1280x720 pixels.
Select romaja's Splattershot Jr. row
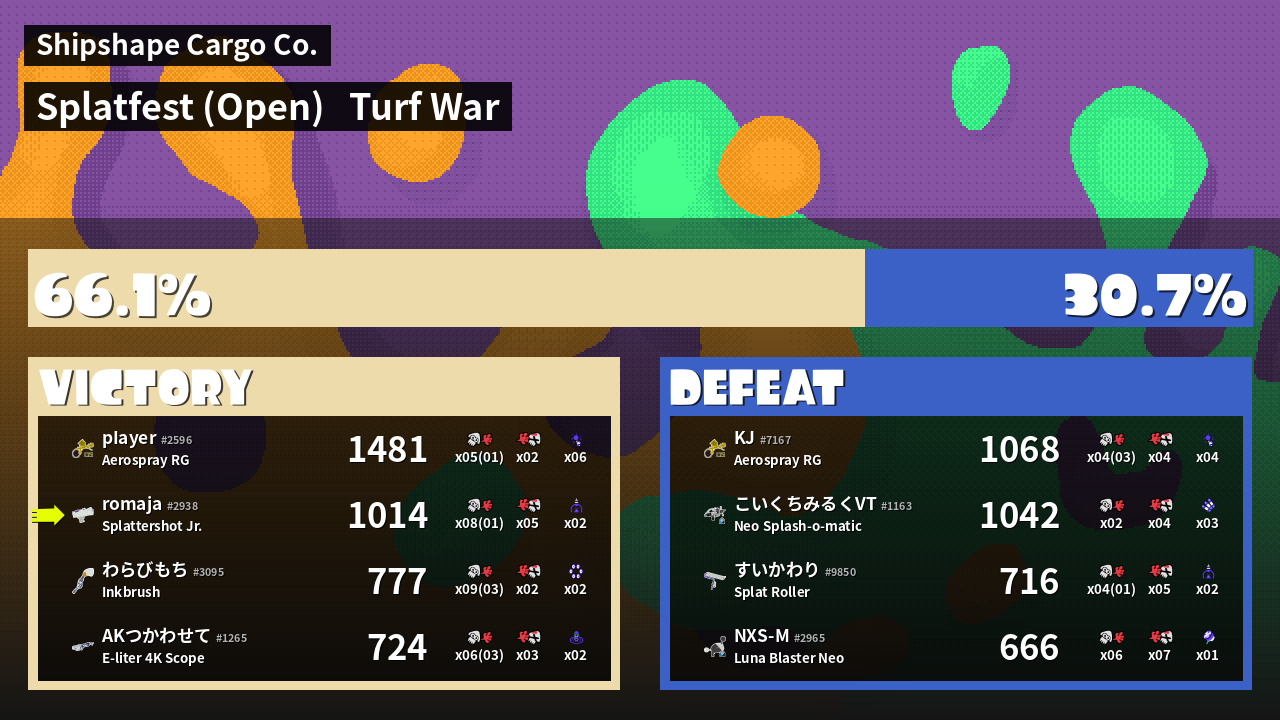[324, 515]
